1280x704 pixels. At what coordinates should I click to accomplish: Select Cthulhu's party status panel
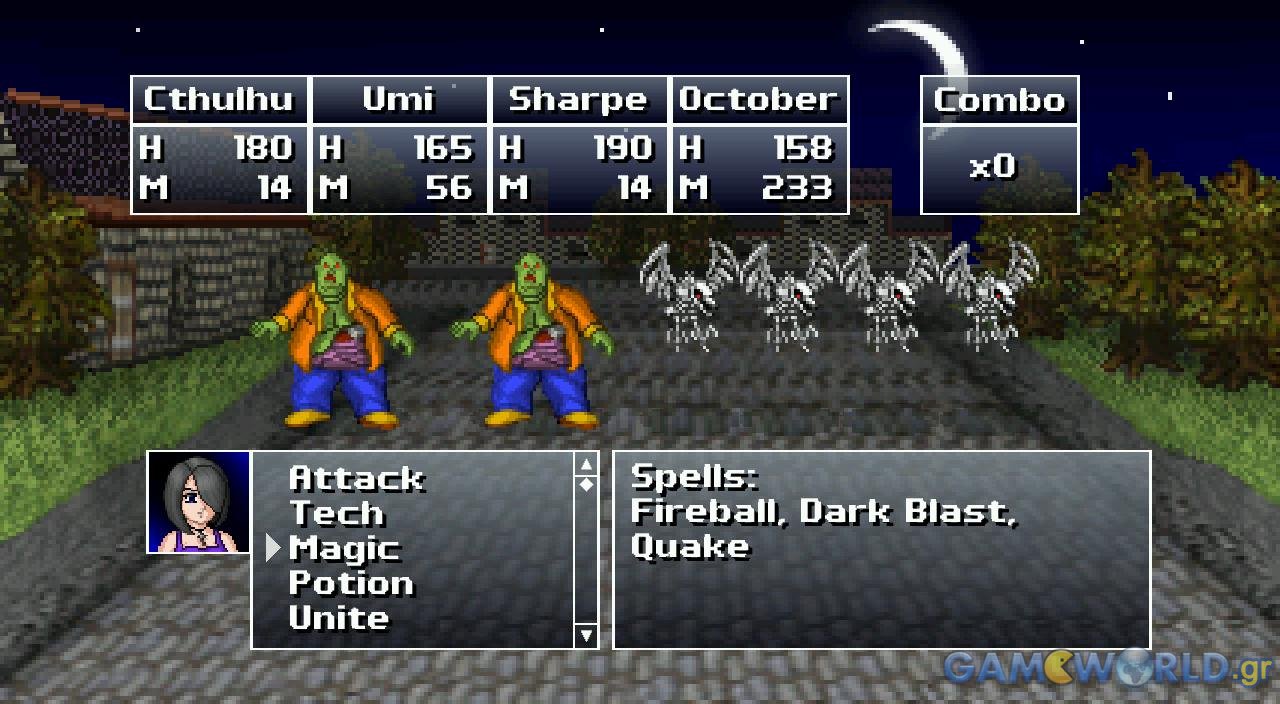pyautogui.click(x=220, y=145)
